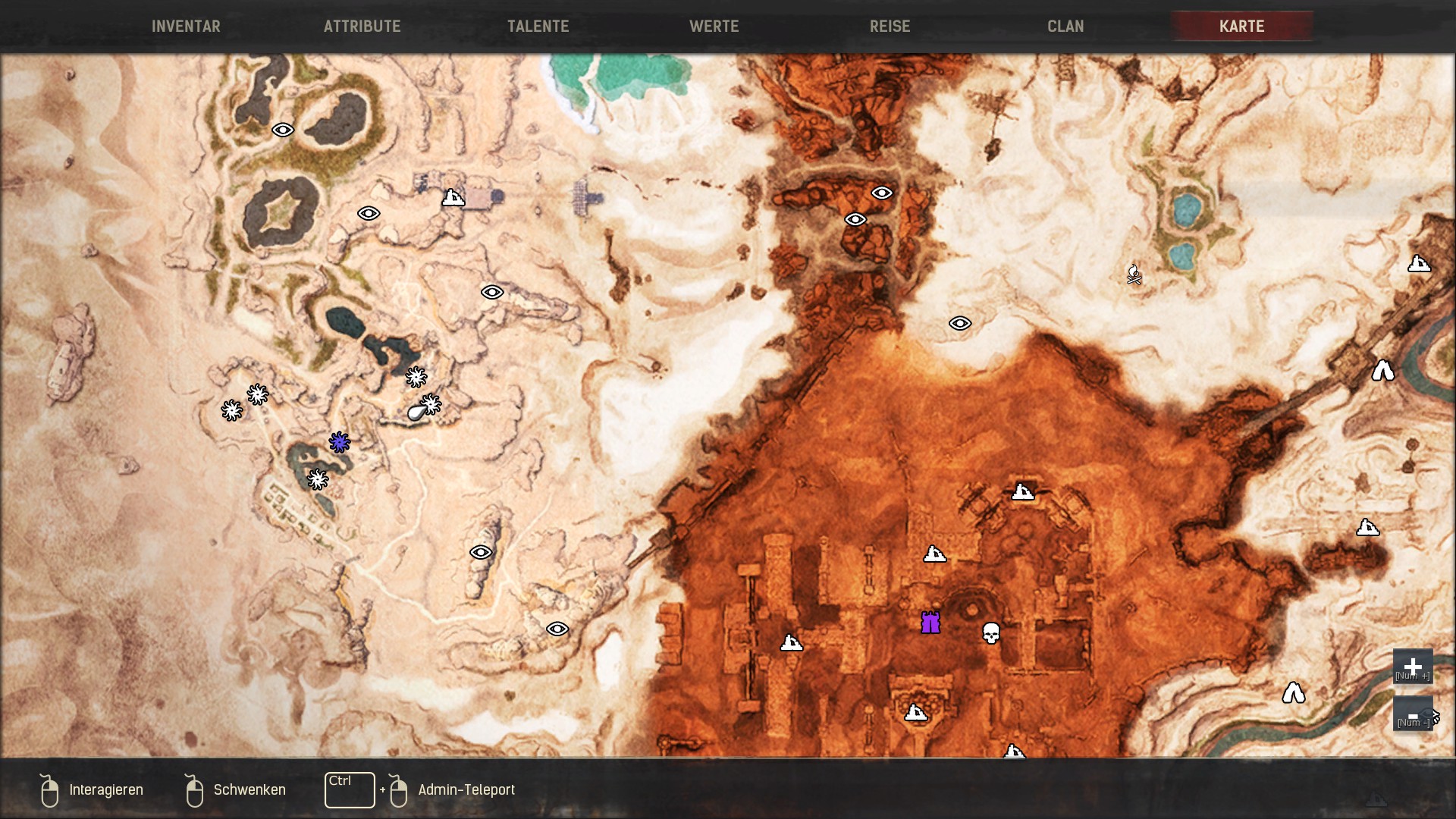The image size is (1456, 819).
Task: Switch to the Clan tab
Action: [x=1065, y=27]
